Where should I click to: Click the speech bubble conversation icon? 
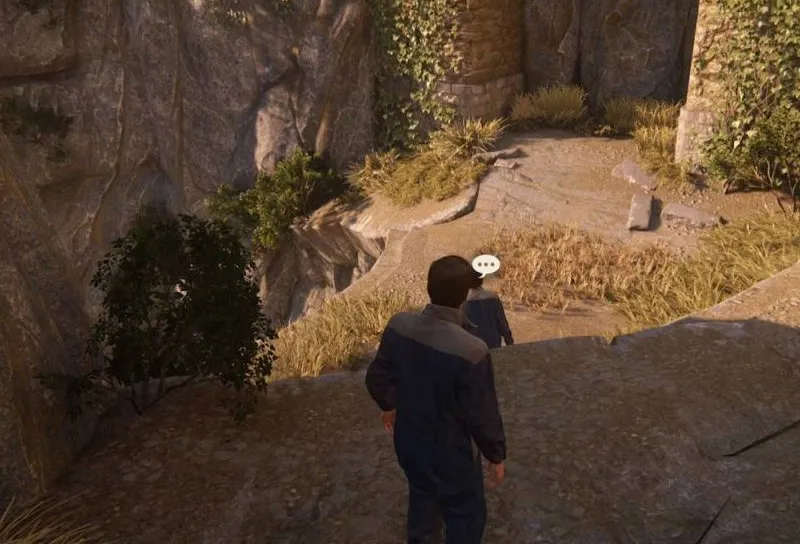click(486, 265)
